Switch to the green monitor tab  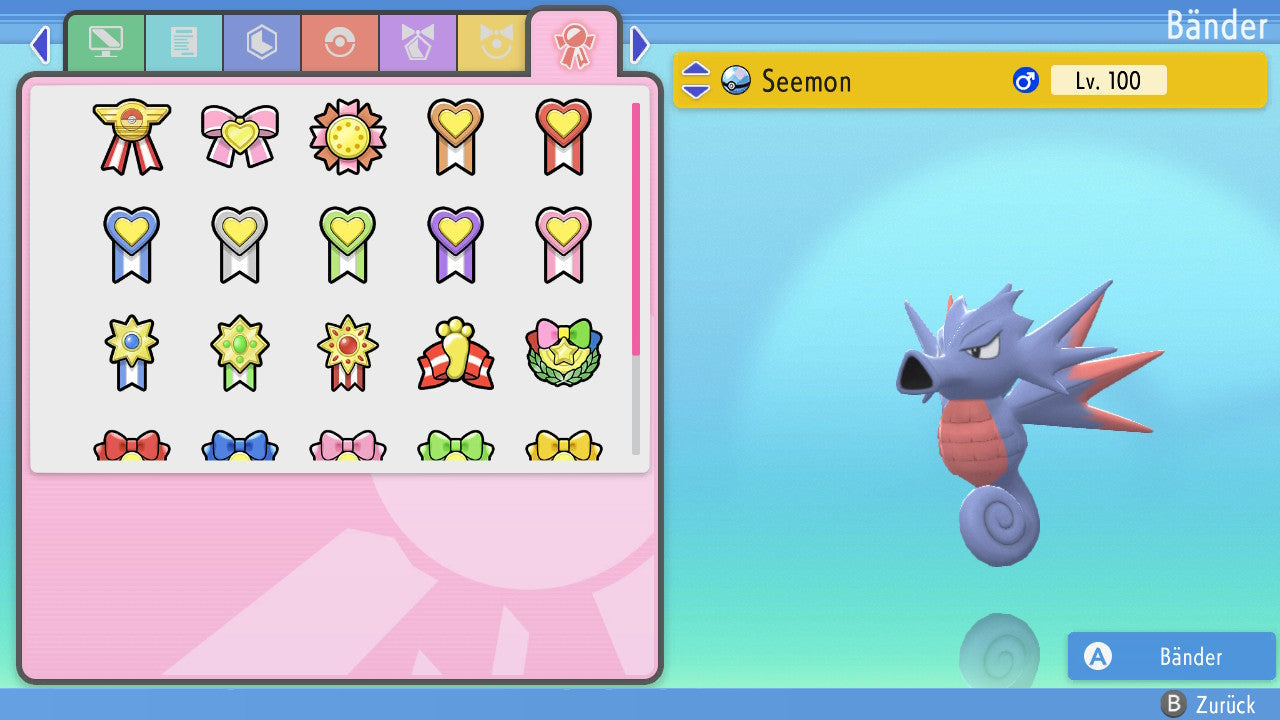tap(105, 43)
